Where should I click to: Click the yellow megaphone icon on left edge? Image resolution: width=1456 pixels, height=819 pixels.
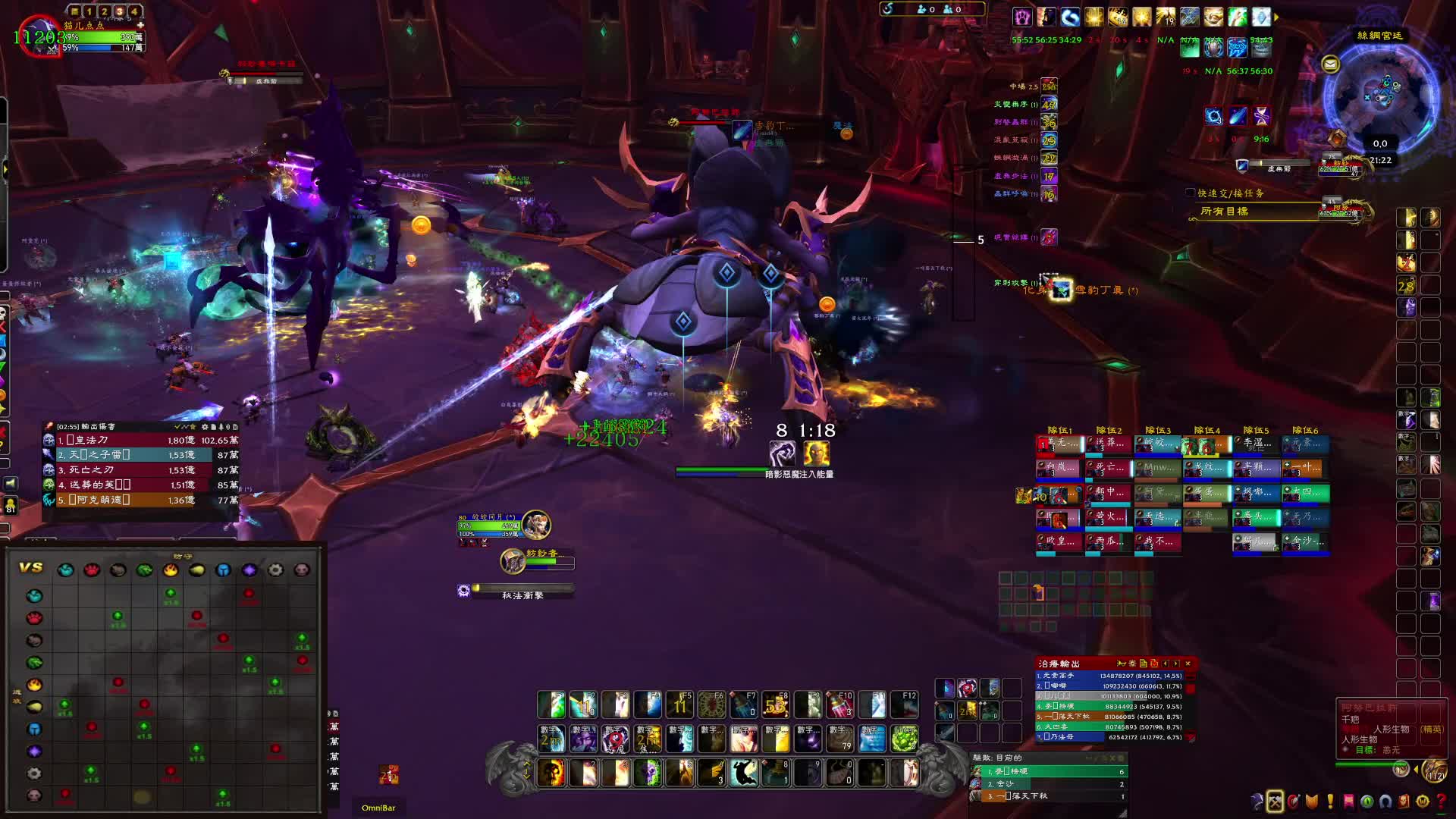pos(10,483)
